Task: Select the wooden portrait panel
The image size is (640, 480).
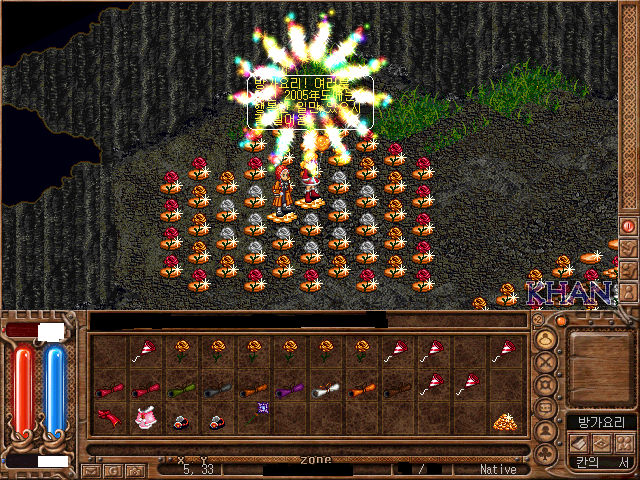Action: tap(599, 364)
